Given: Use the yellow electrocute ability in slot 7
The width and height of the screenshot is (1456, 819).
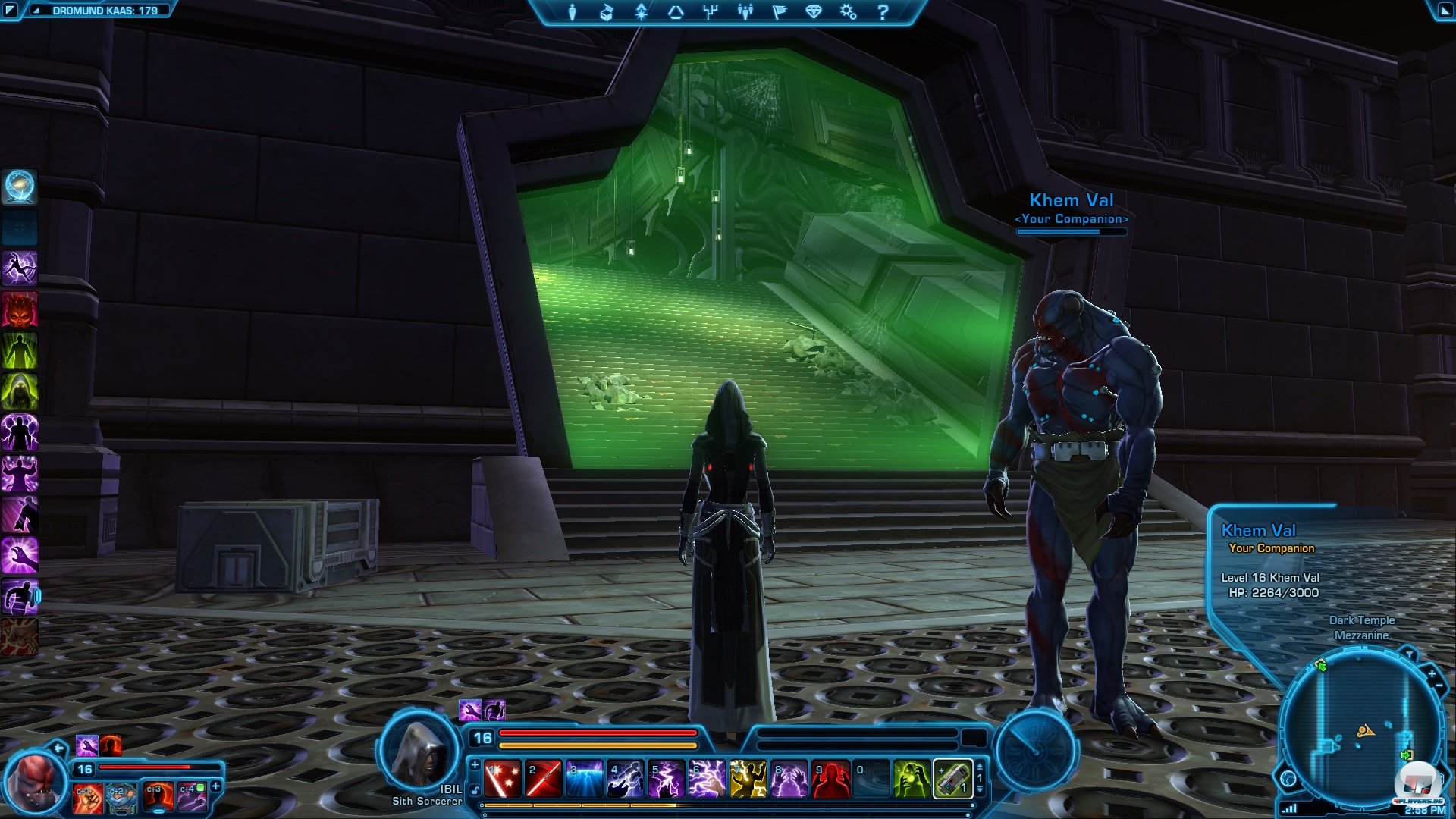Looking at the screenshot, I should click(x=748, y=780).
